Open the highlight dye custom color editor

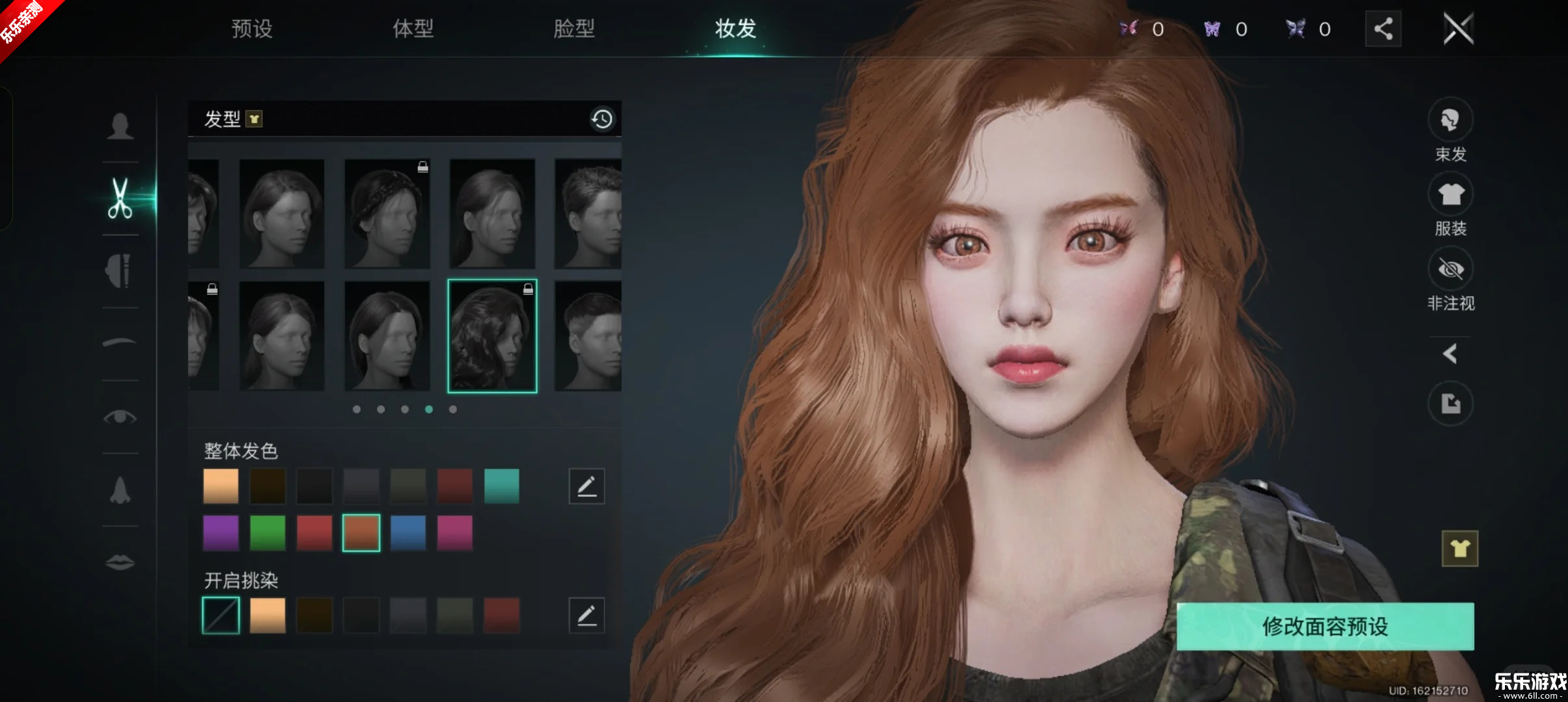point(587,614)
